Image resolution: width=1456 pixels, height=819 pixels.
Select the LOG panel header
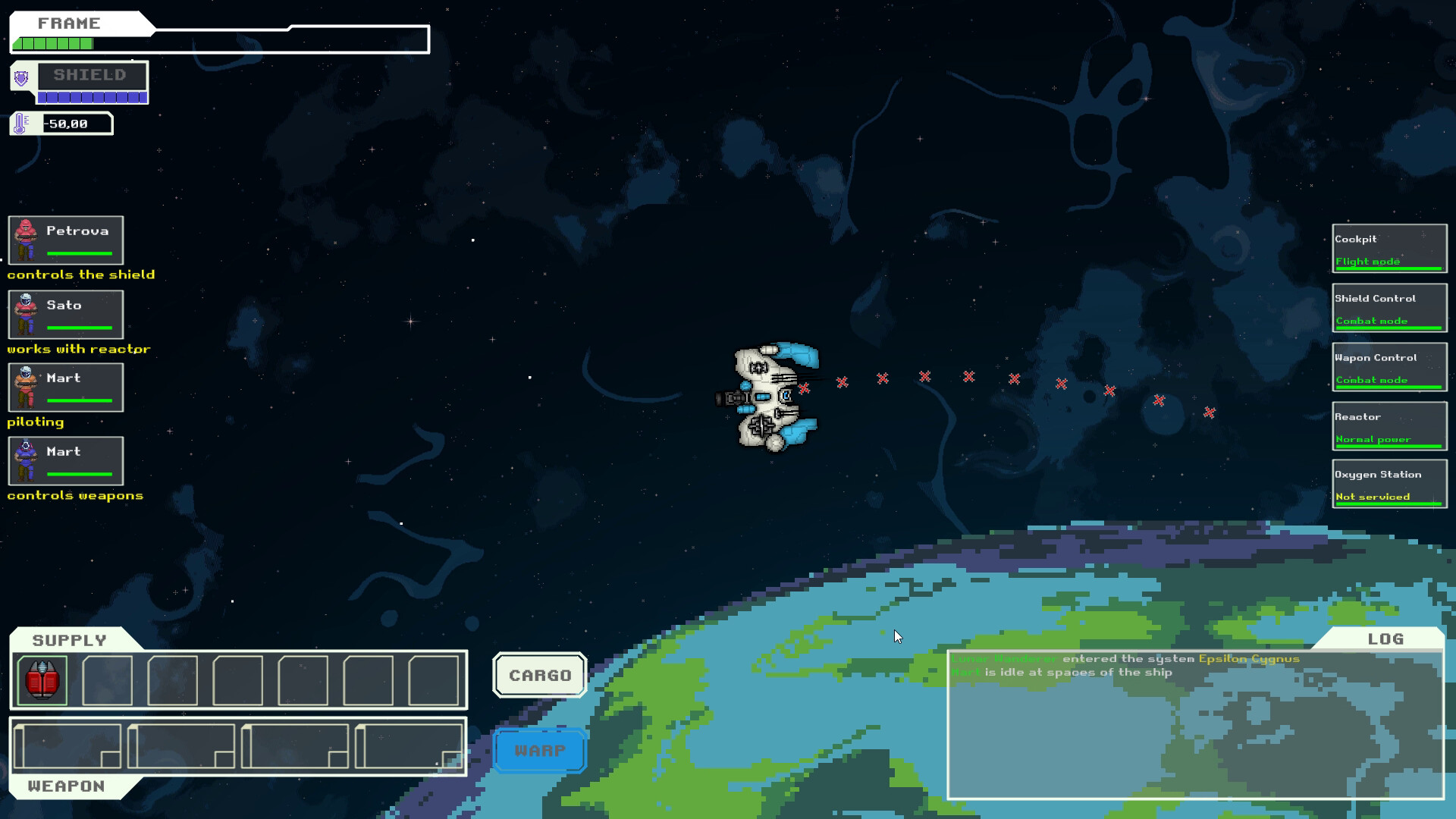point(1385,639)
